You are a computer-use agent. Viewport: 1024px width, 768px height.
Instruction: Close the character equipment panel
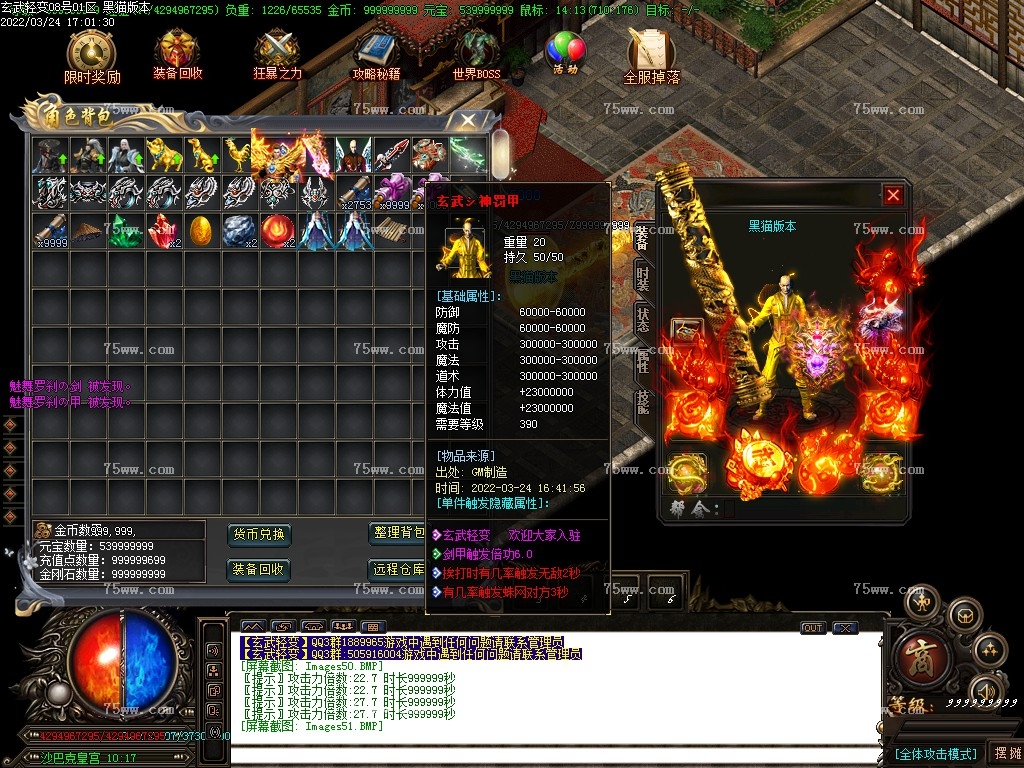point(893,196)
